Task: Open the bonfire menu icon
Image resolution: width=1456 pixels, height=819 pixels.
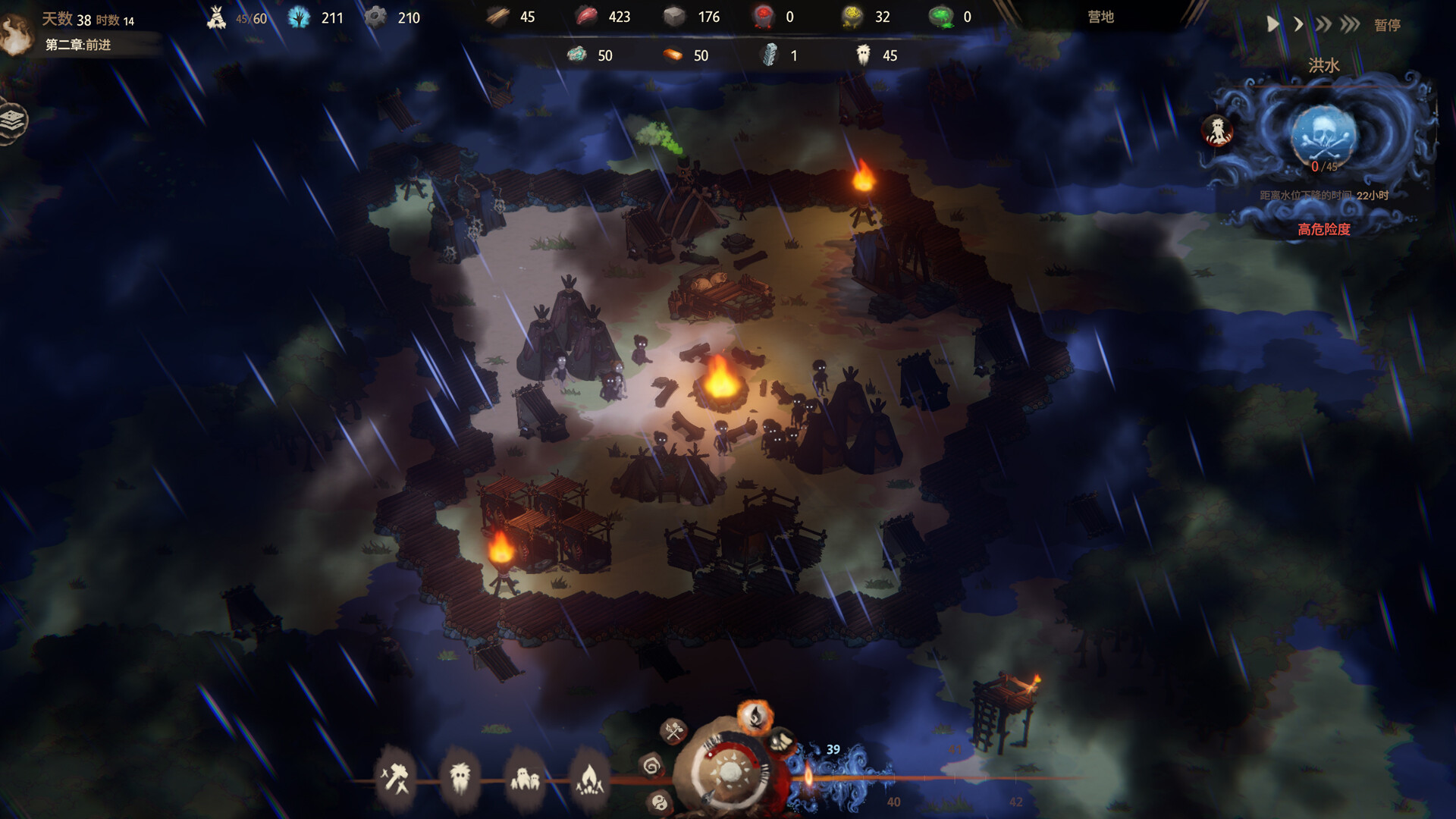Action: coord(589,778)
